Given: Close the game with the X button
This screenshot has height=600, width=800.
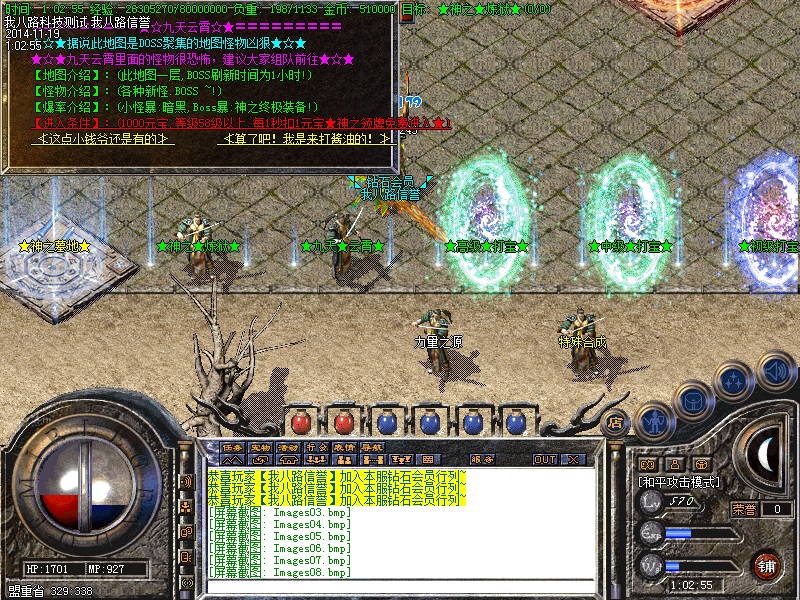Looking at the screenshot, I should (573, 459).
